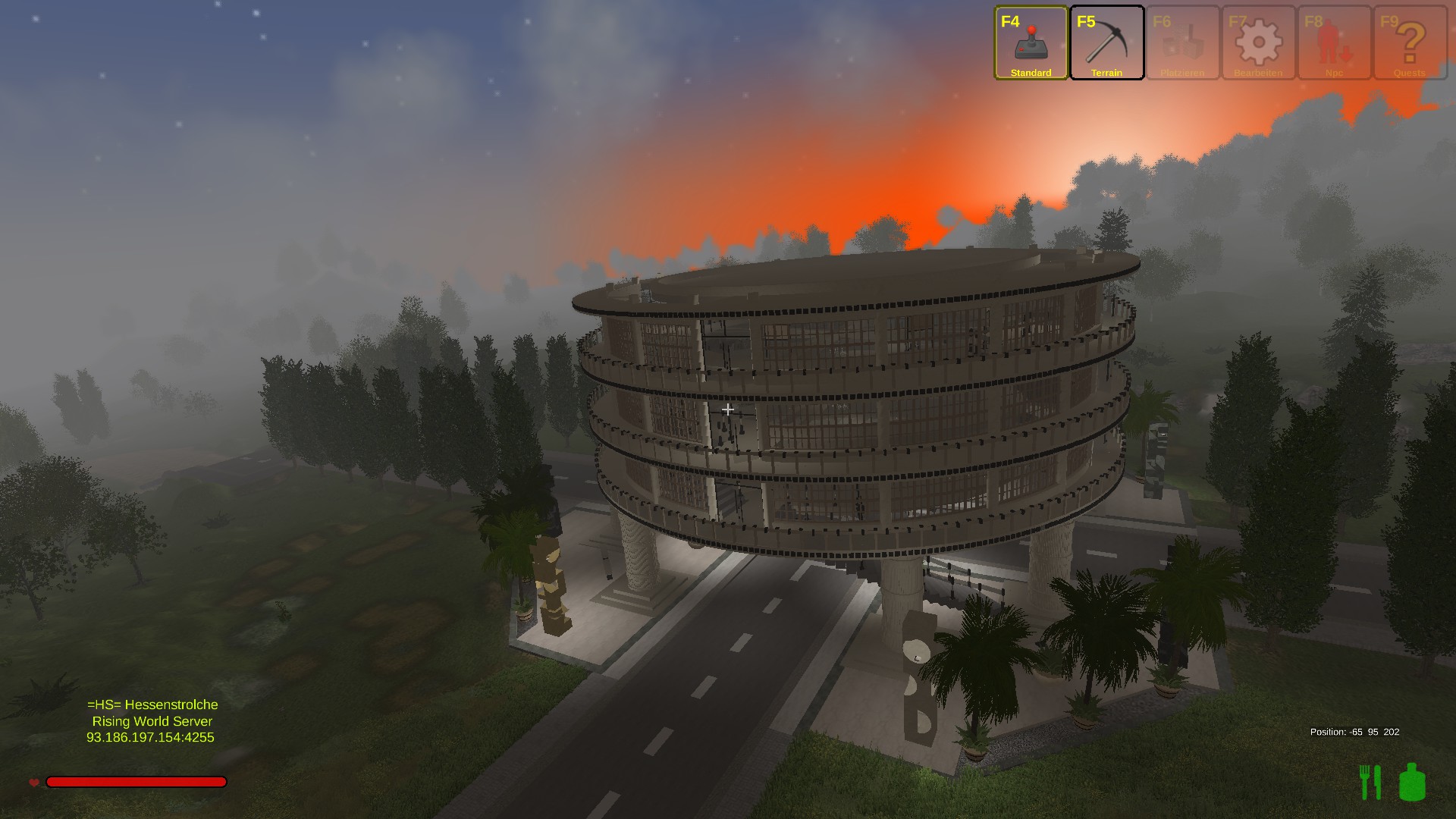Image resolution: width=1456 pixels, height=819 pixels.
Task: Choose the F7 Bearbeiten gear tool
Action: 1258,42
